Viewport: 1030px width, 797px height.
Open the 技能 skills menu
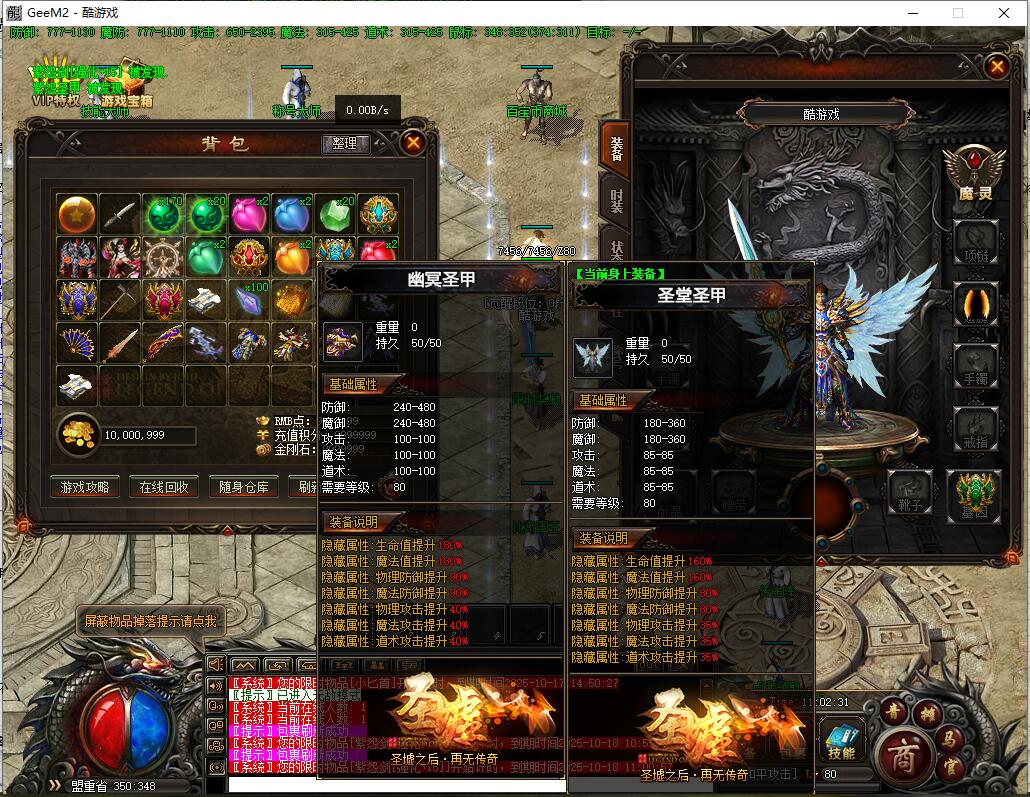[x=841, y=740]
